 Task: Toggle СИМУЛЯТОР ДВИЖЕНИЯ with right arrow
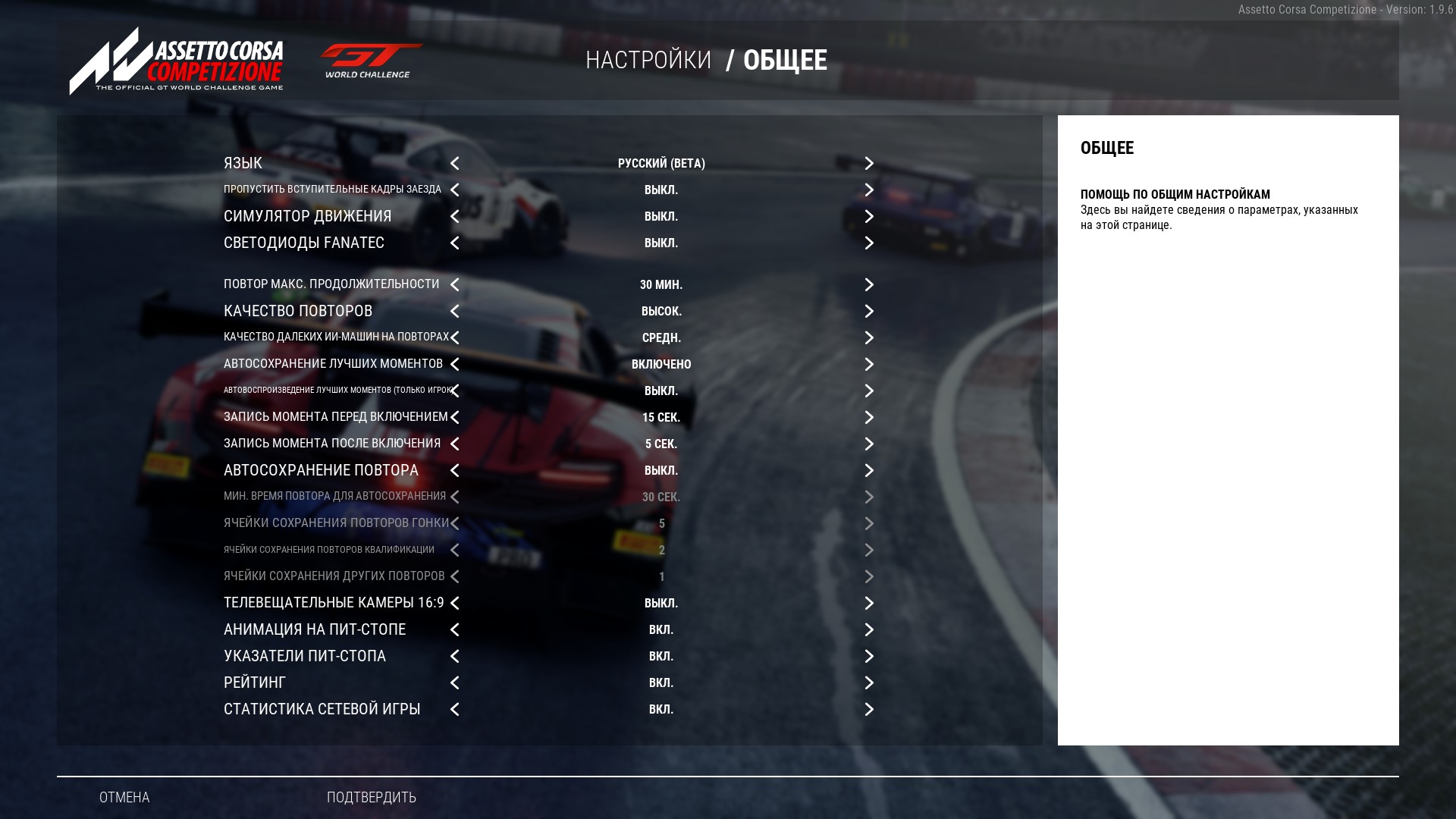(x=869, y=217)
